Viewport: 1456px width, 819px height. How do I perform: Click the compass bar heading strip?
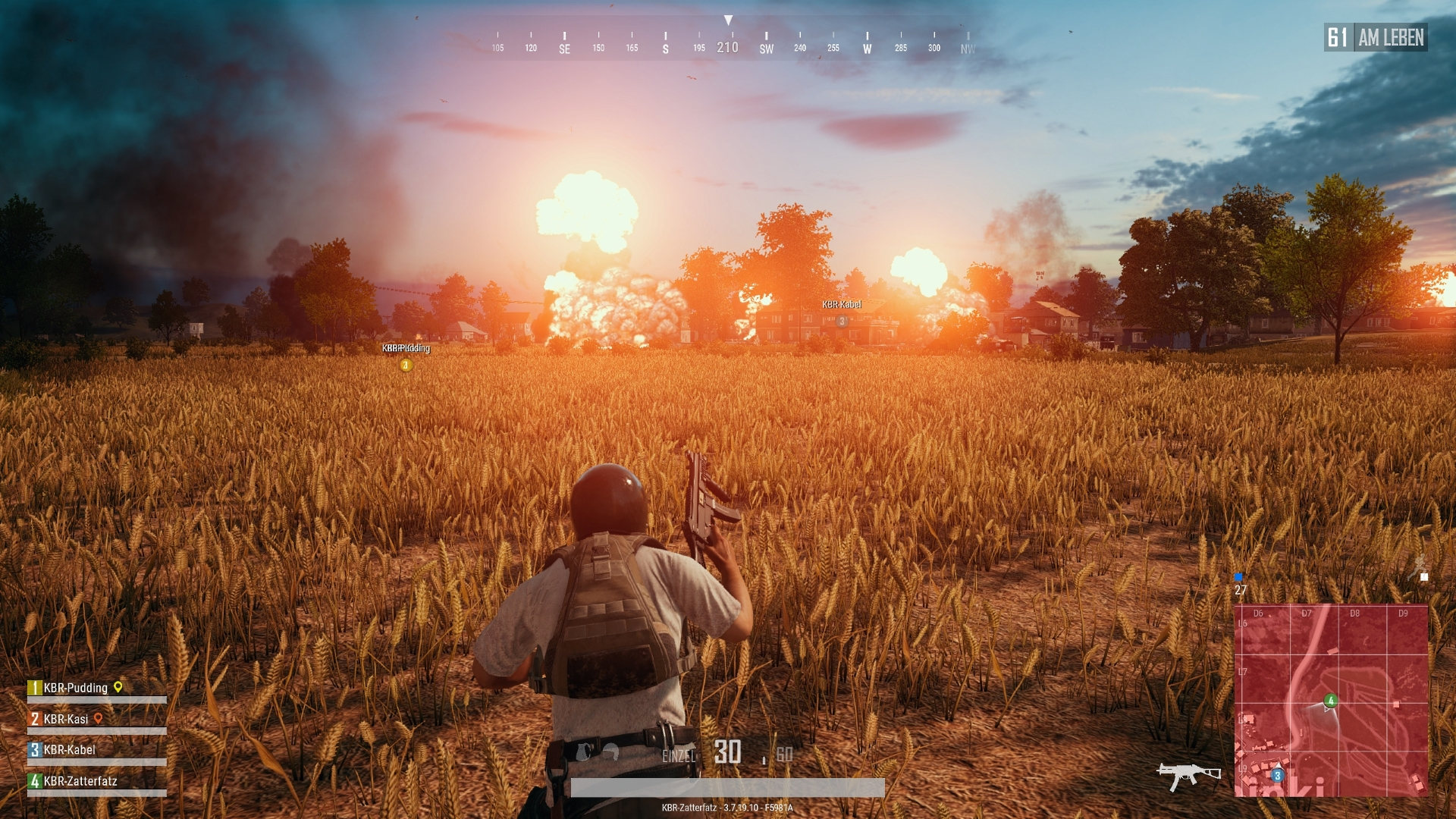click(x=728, y=42)
